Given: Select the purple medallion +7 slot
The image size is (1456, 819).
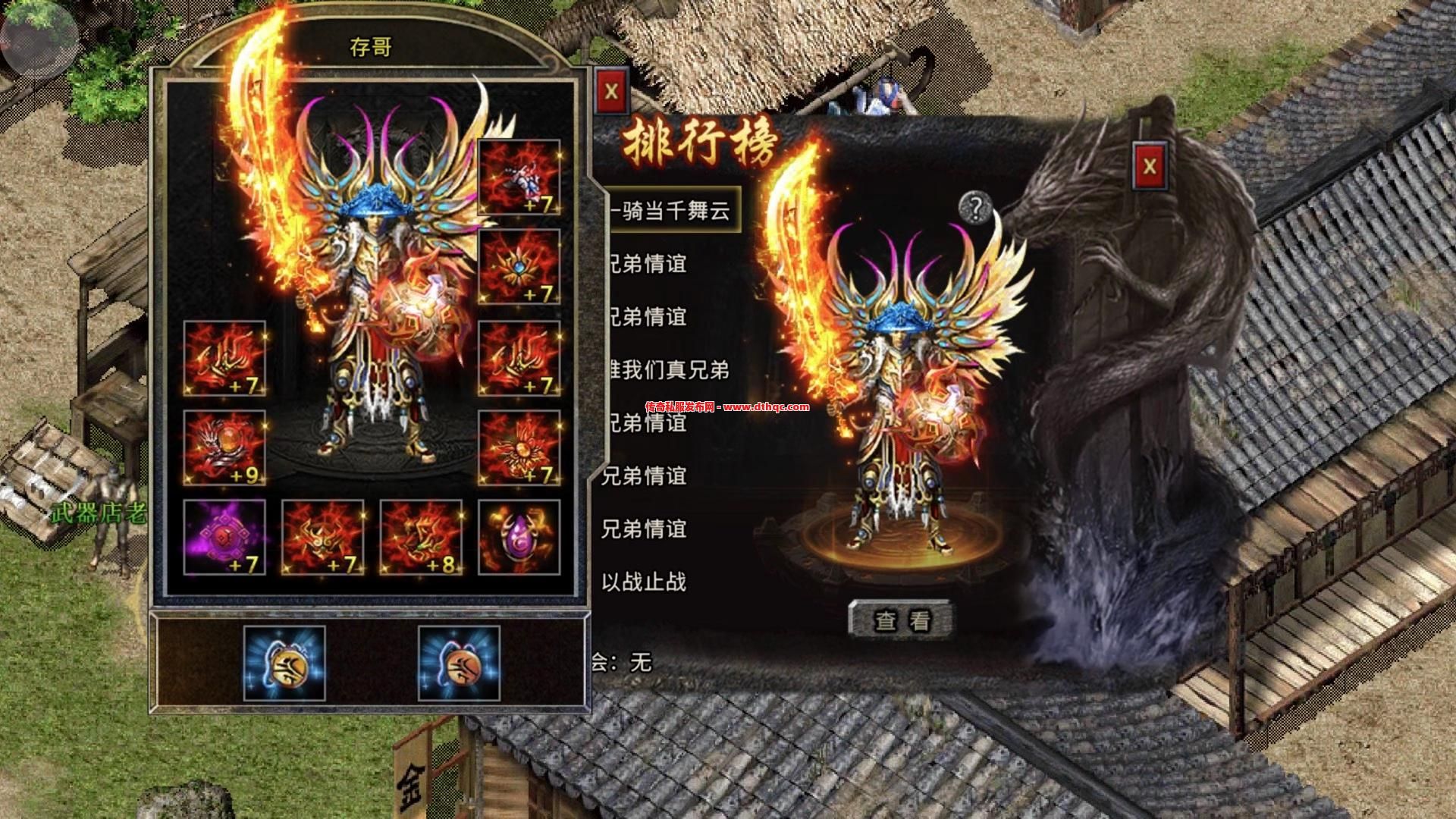Looking at the screenshot, I should click(x=224, y=537).
